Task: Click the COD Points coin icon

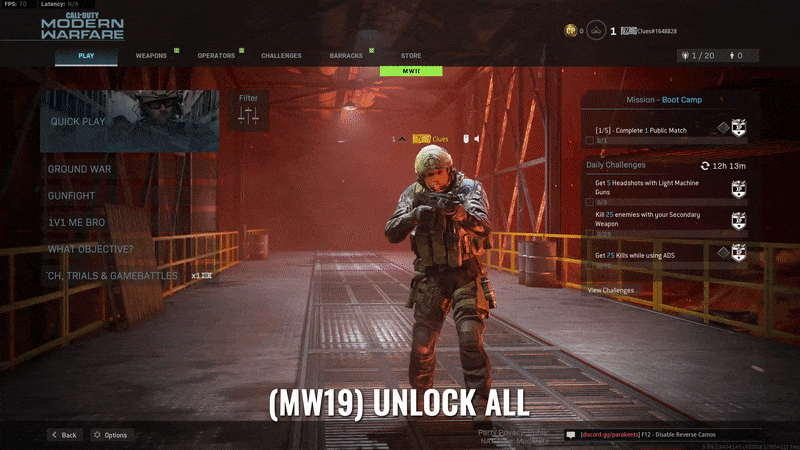Action: (x=571, y=31)
